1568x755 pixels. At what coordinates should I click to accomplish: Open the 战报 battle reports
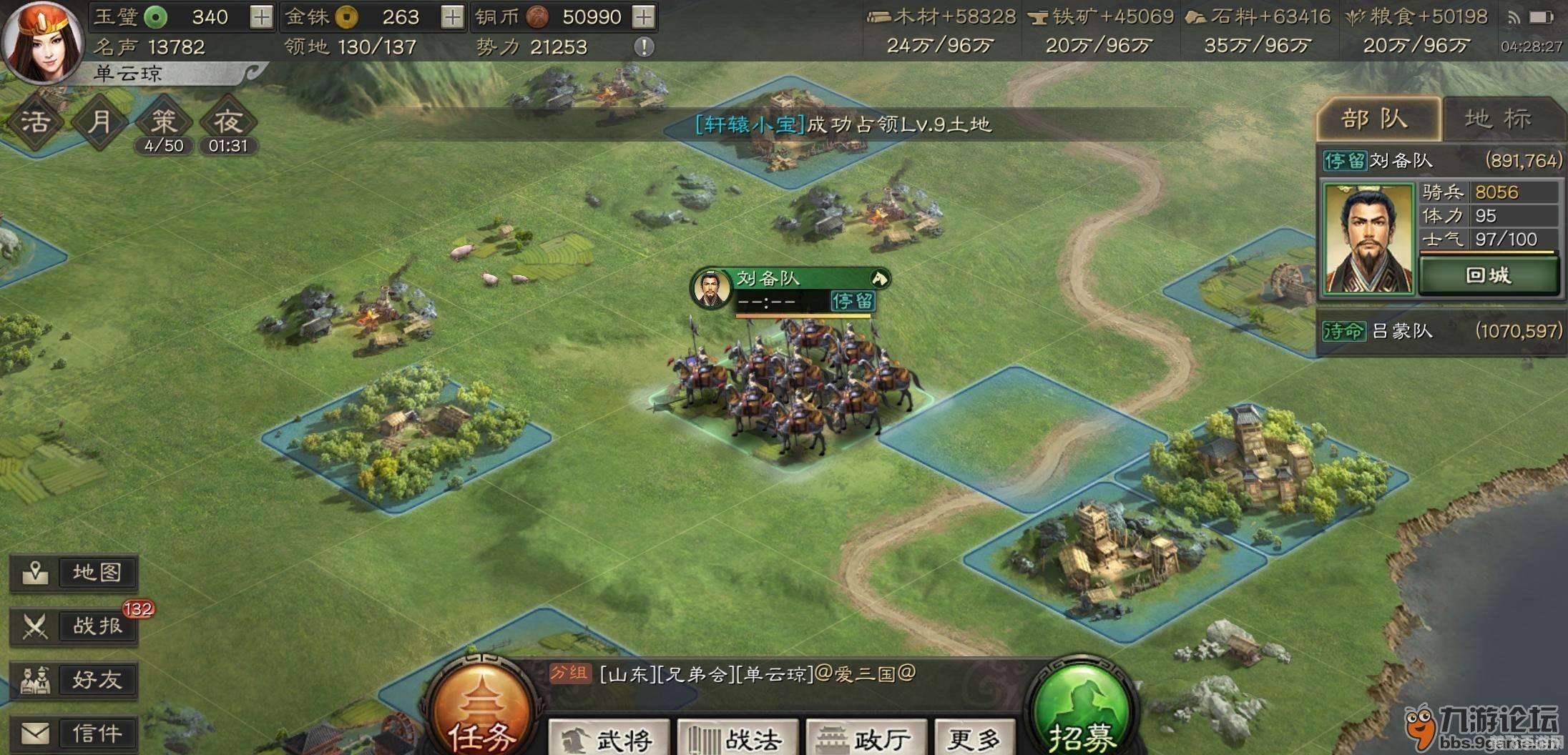(74, 626)
